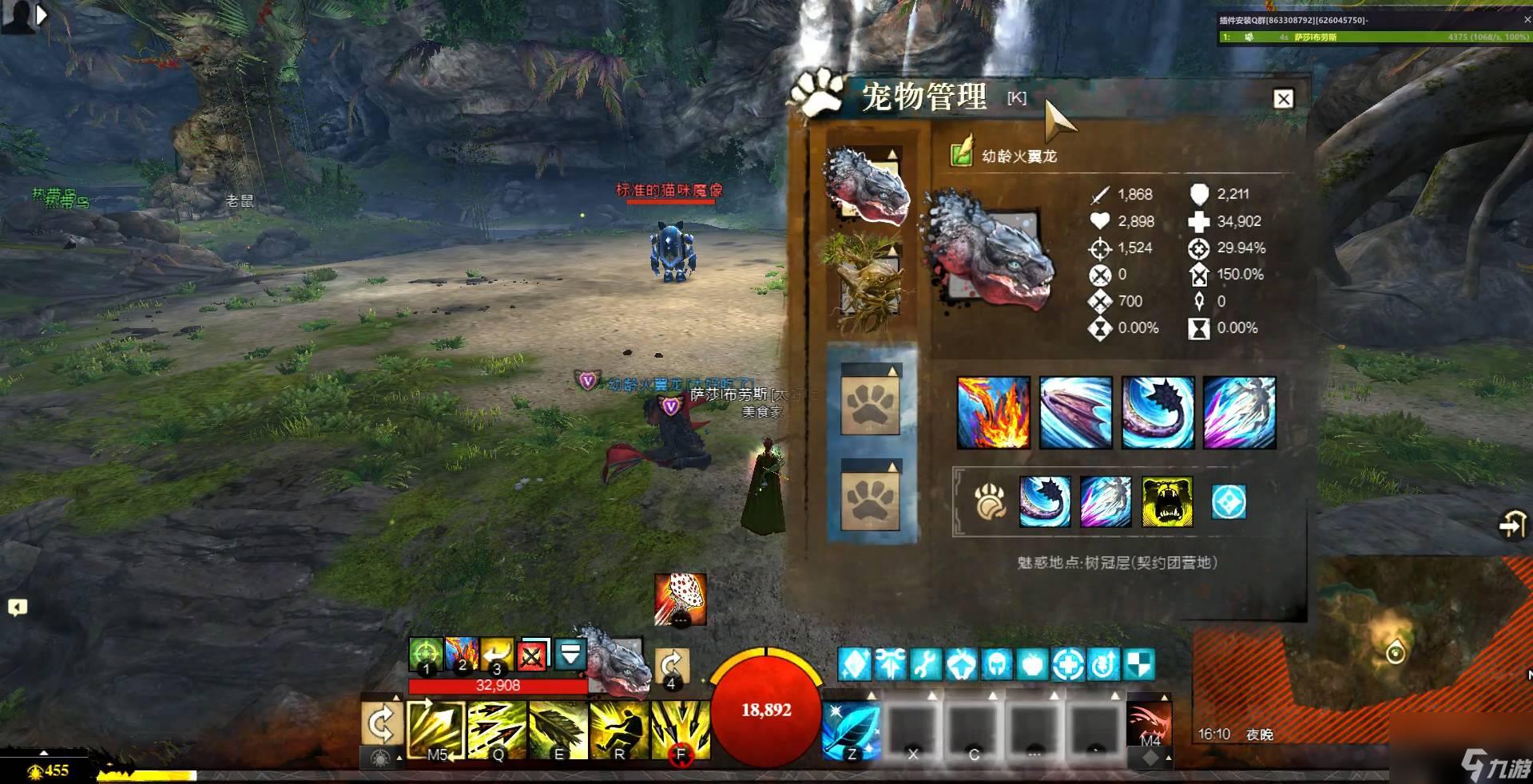Click the wrench icon in the blue toolbar

(925, 664)
